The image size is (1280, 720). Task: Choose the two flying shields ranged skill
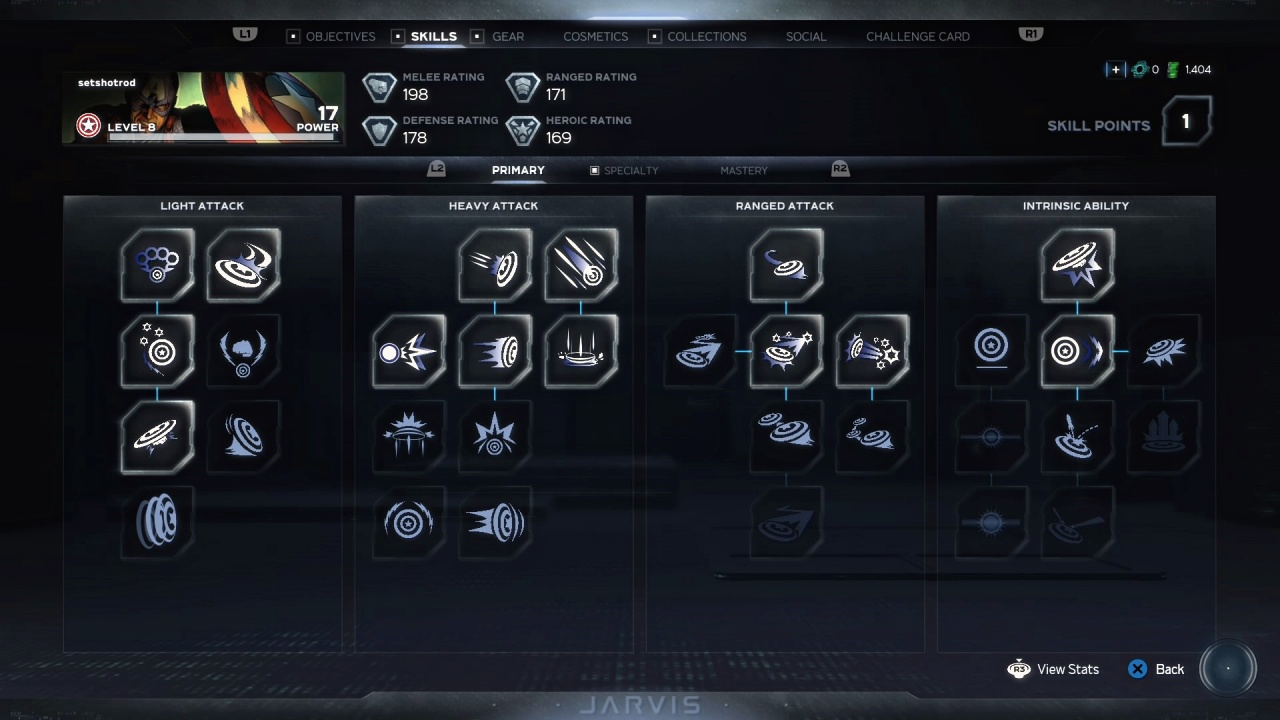tap(786, 436)
